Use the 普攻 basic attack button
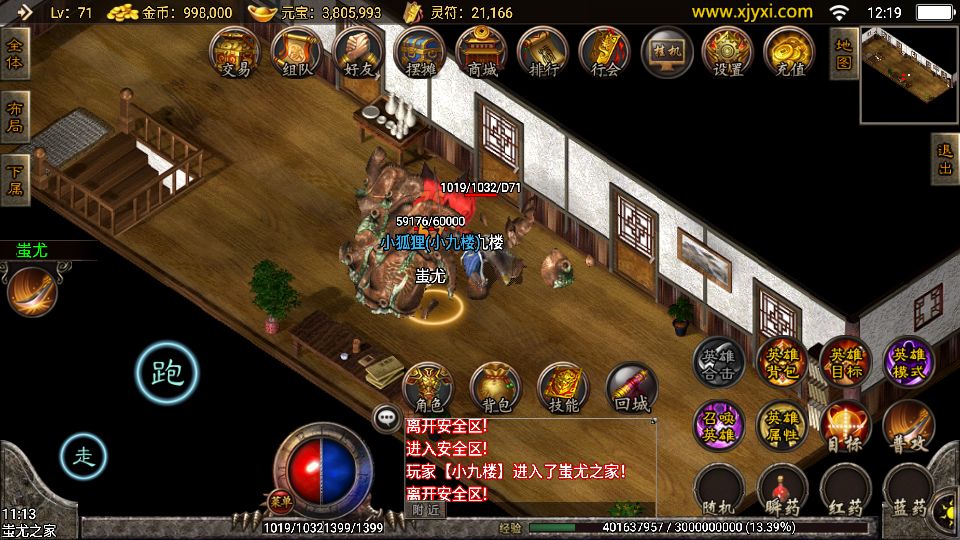The height and width of the screenshot is (540, 960). point(908,427)
